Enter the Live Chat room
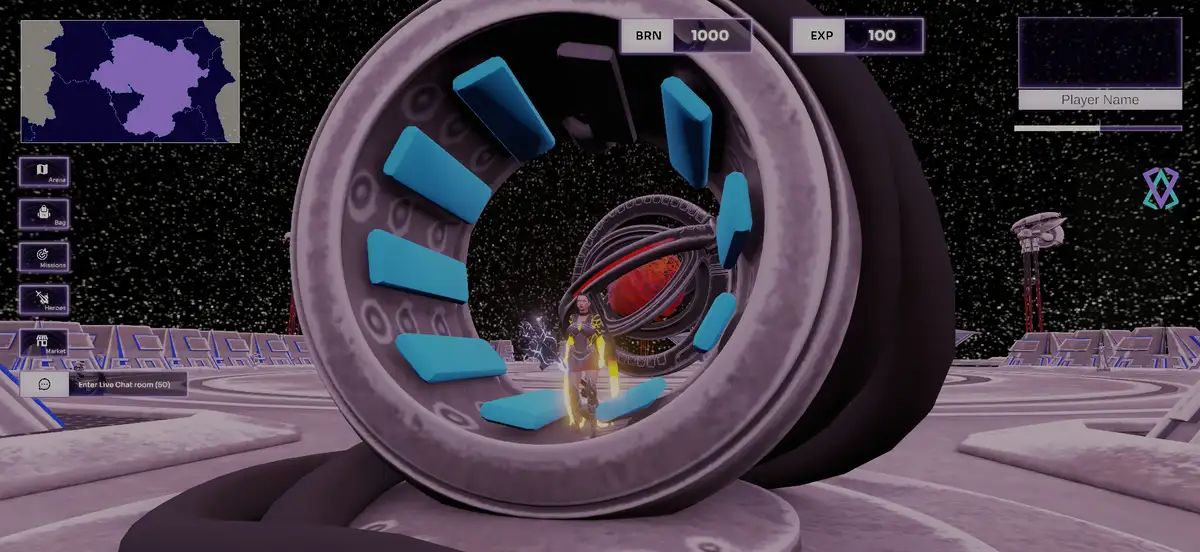The height and width of the screenshot is (552, 1200). coord(104,384)
